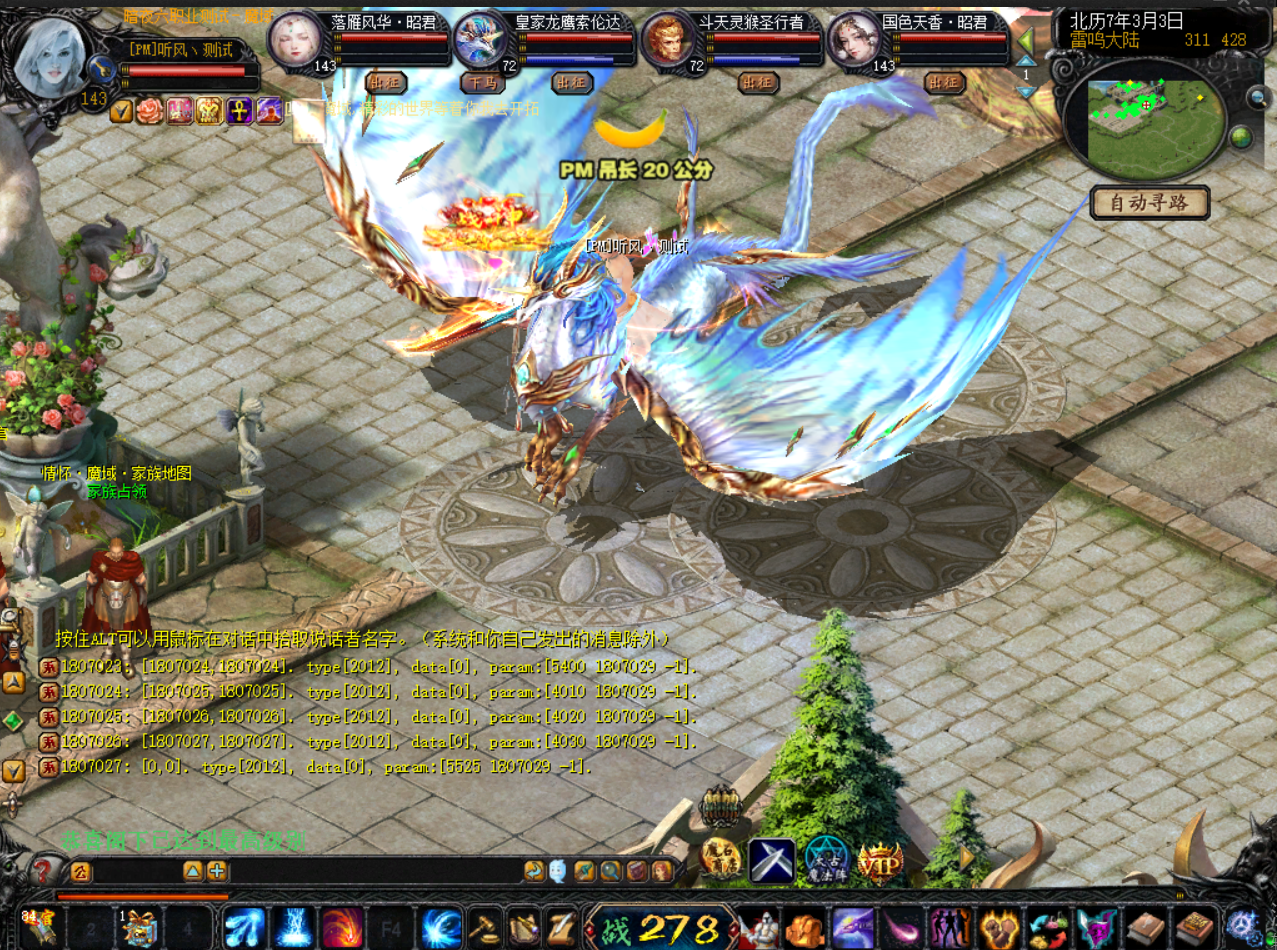Click the green left arrow beside pet bar
1277x950 pixels.
(1026, 42)
